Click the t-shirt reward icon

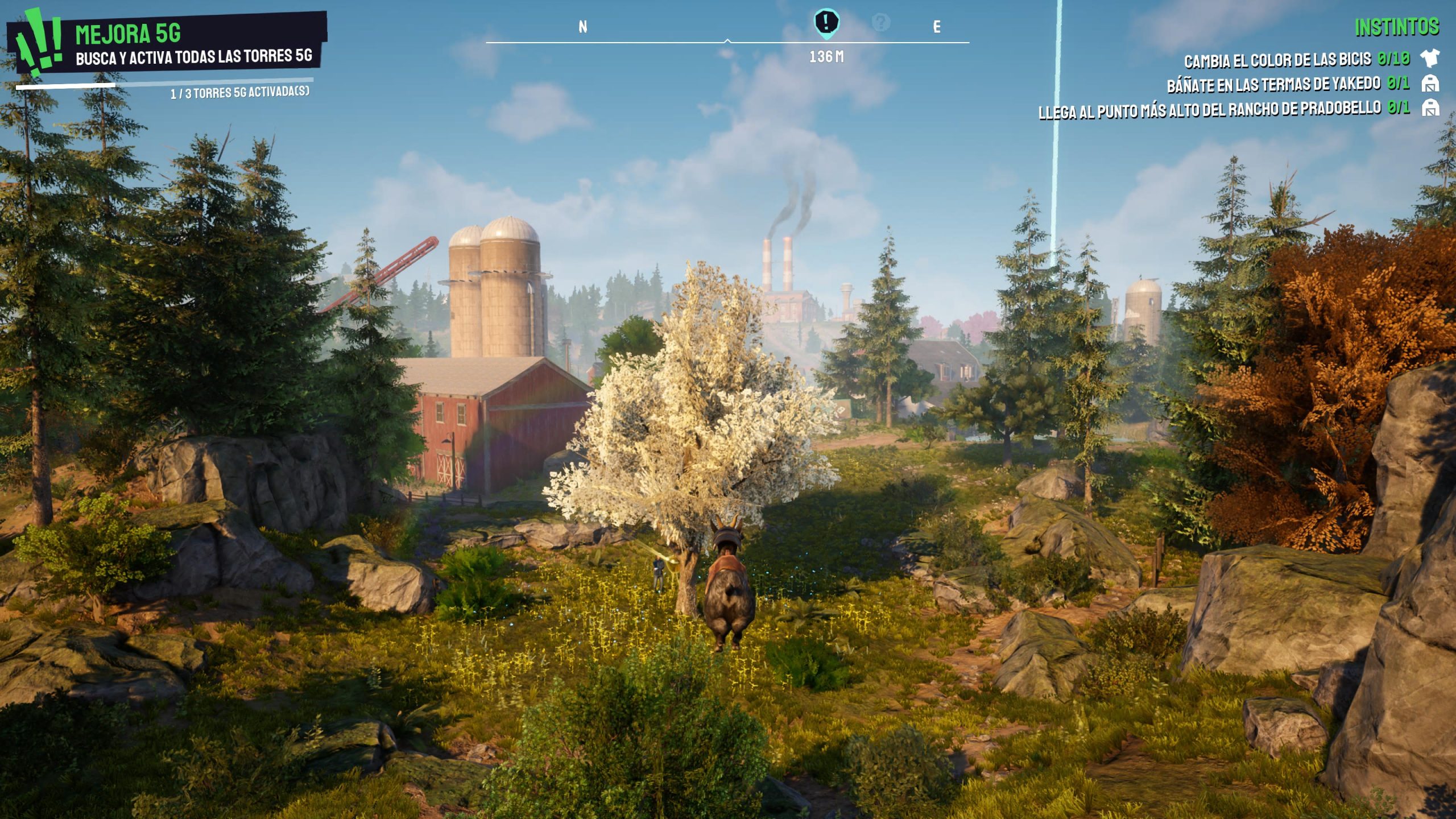pyautogui.click(x=1429, y=58)
